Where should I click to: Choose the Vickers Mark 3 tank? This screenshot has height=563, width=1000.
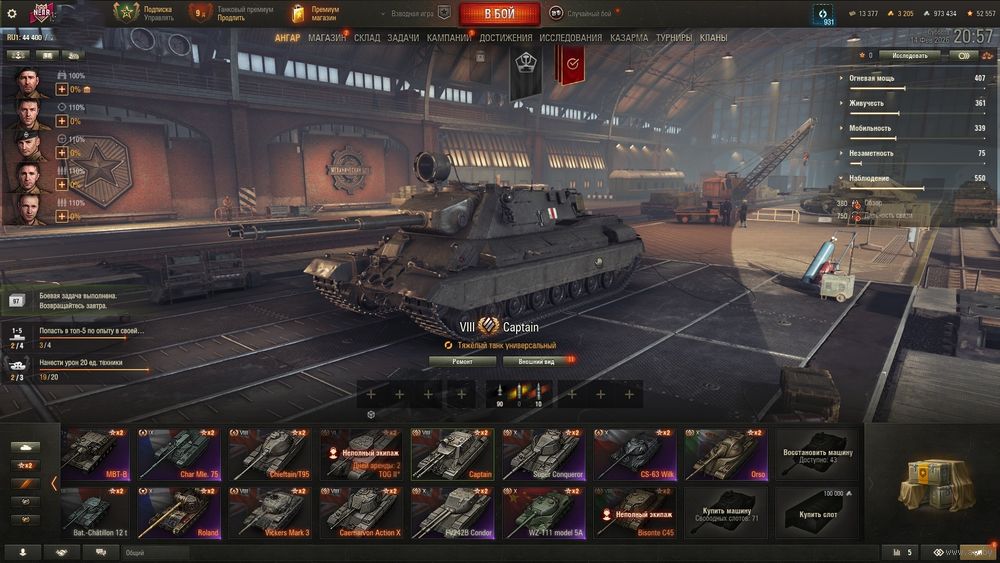coord(269,513)
